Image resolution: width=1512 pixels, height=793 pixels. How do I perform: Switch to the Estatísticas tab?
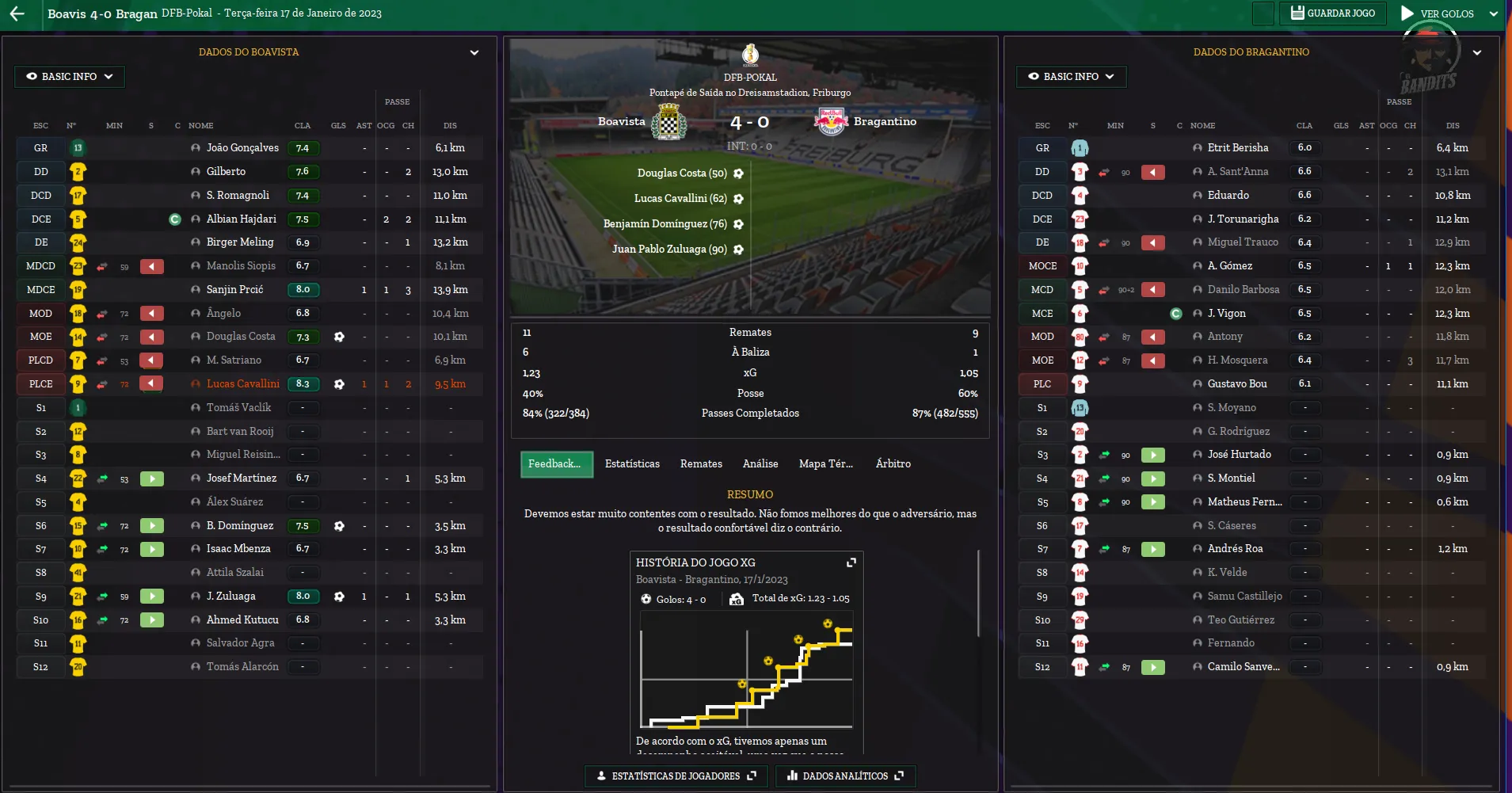(632, 464)
